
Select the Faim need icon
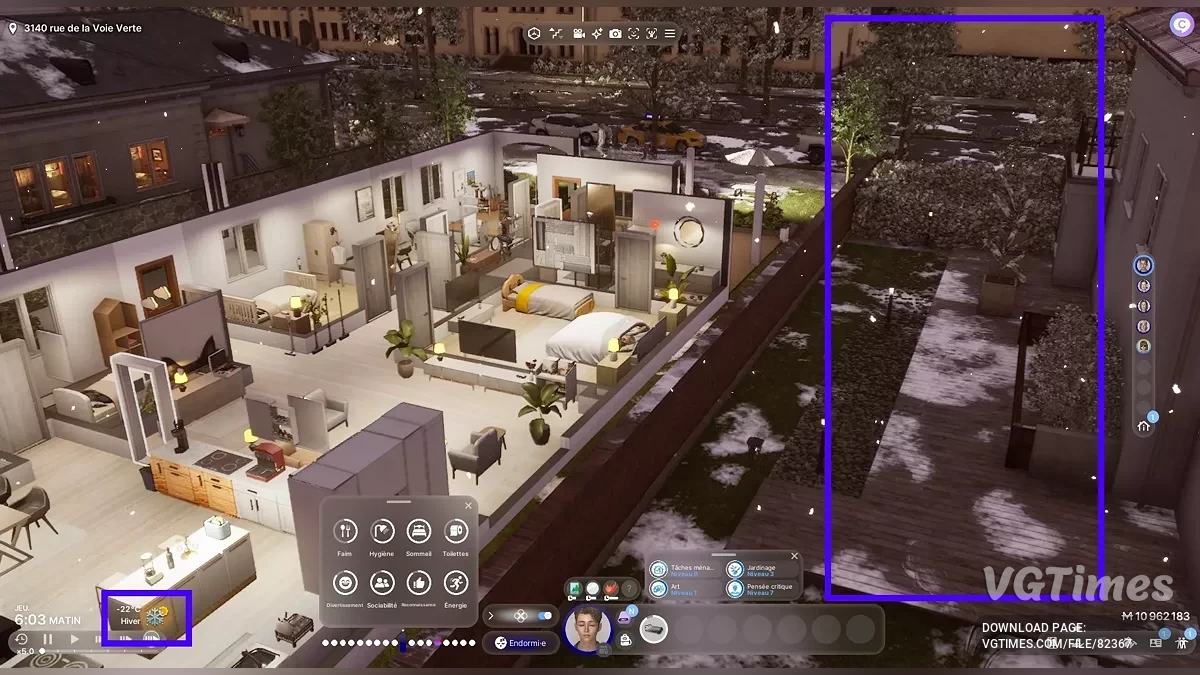tap(345, 531)
